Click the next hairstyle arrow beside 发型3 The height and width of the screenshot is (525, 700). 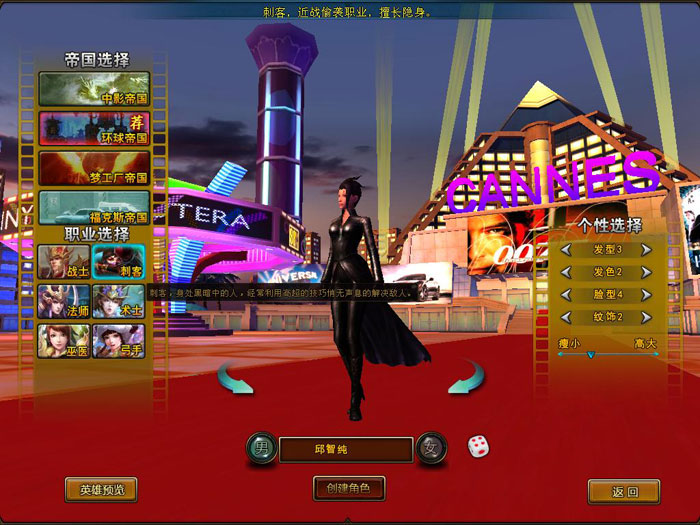646,249
